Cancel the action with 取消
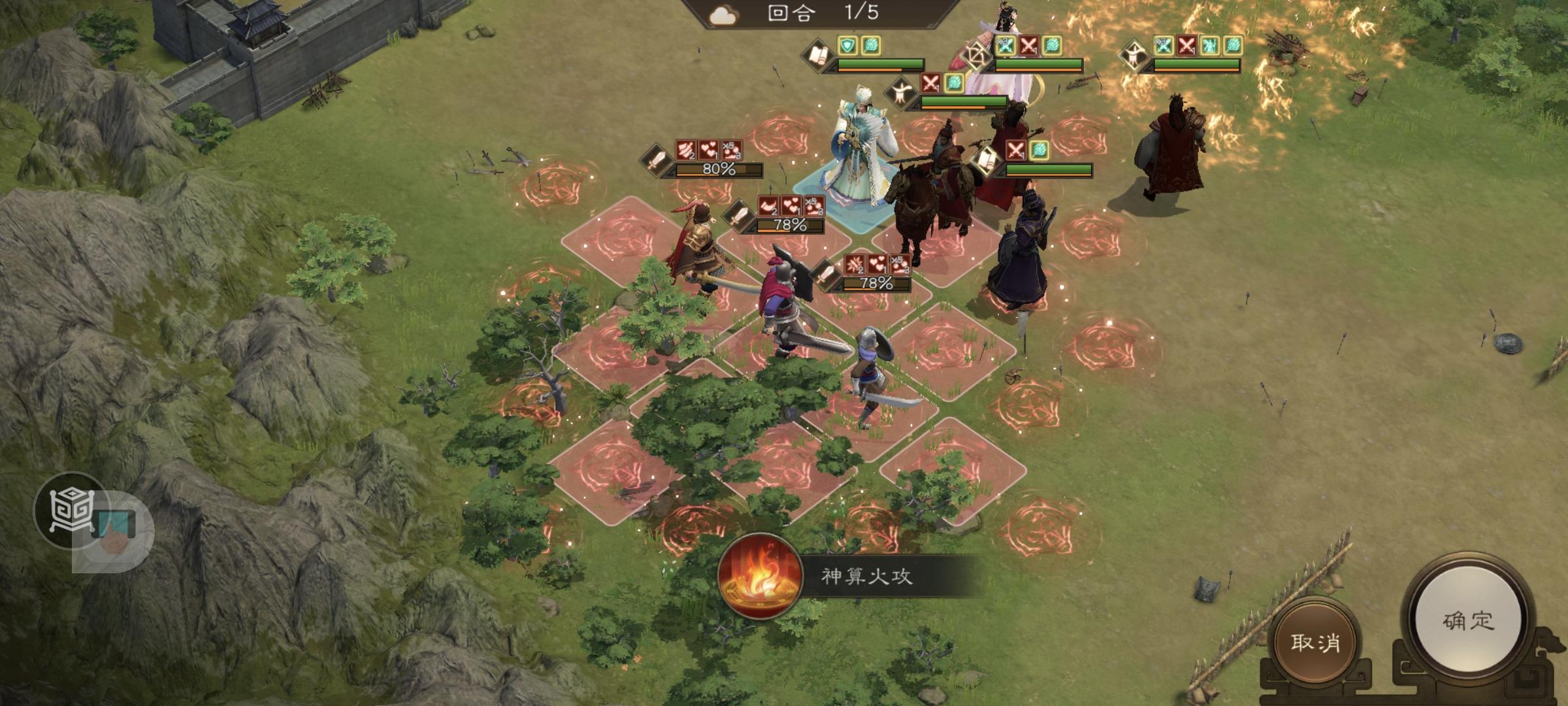The height and width of the screenshot is (706, 1568). [1315, 642]
